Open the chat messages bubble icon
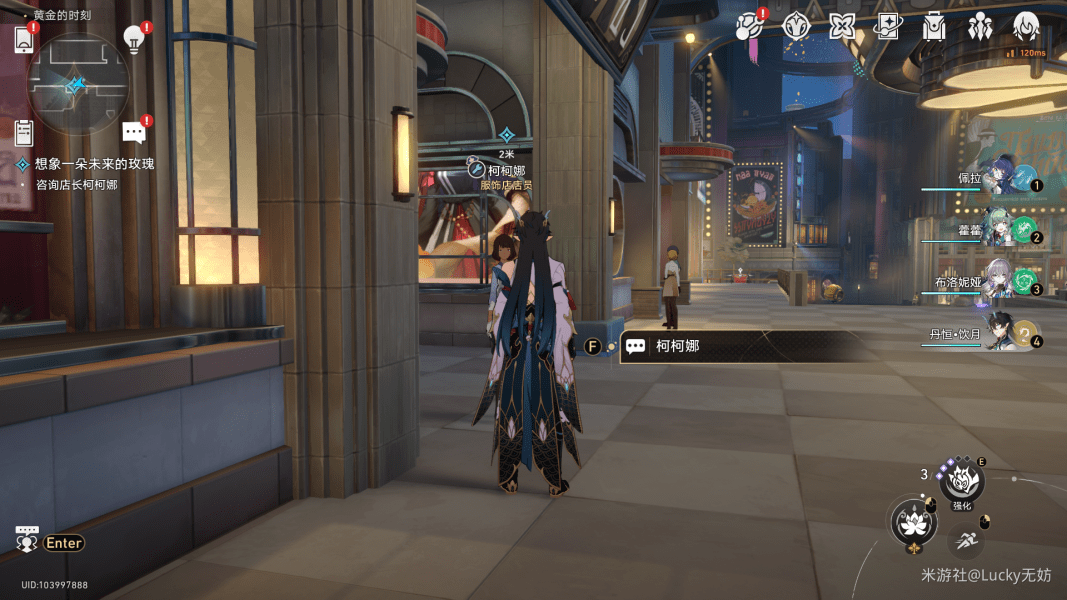This screenshot has width=1067, height=600. pyautogui.click(x=134, y=132)
